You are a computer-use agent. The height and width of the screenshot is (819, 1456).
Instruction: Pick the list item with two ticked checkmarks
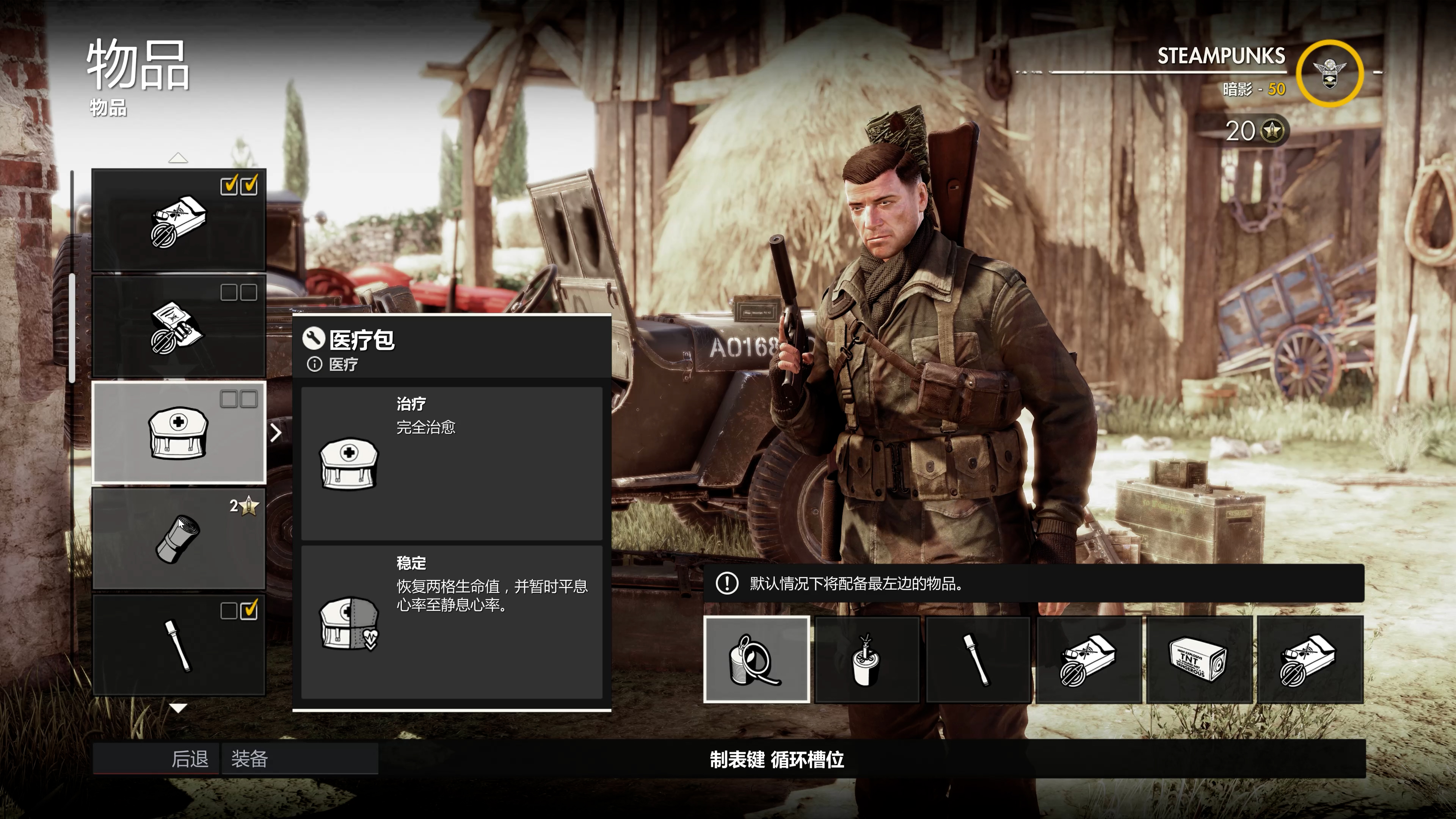click(x=179, y=219)
